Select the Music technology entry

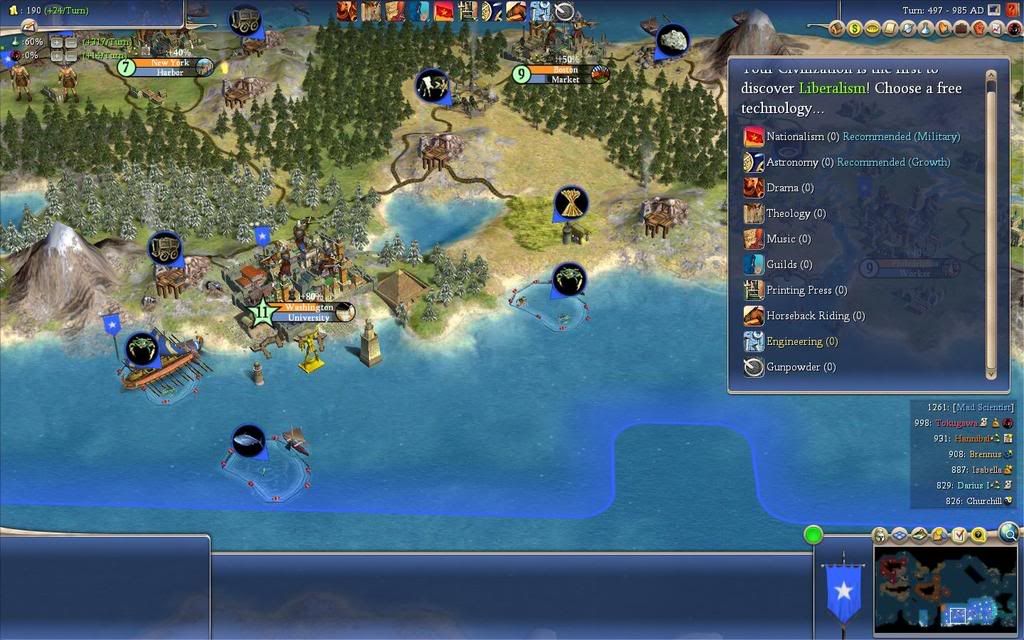(x=781, y=239)
